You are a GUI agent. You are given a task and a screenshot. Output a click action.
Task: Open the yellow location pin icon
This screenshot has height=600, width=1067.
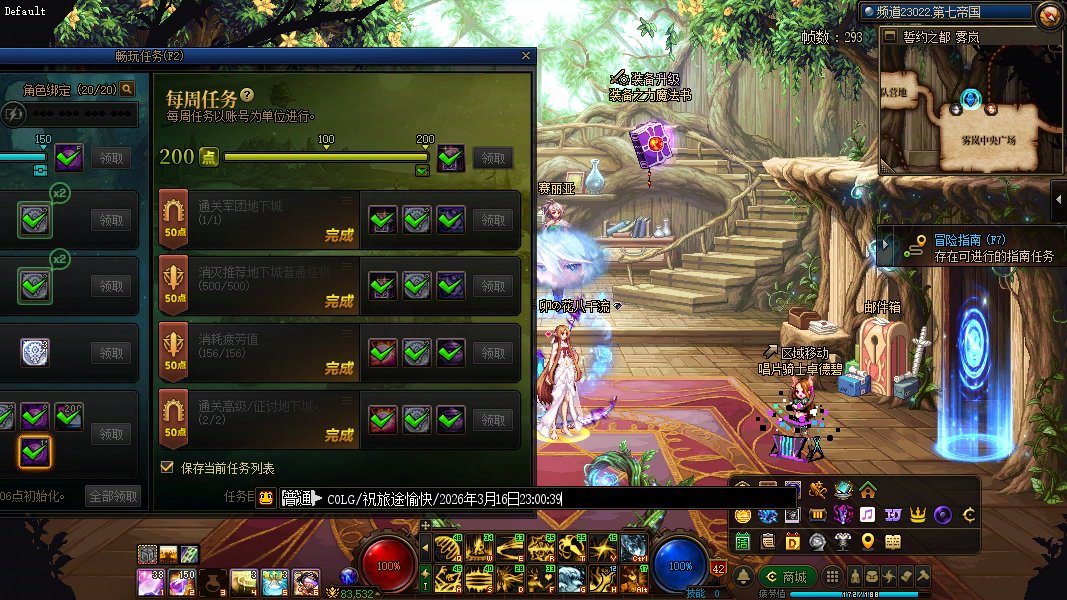(867, 542)
